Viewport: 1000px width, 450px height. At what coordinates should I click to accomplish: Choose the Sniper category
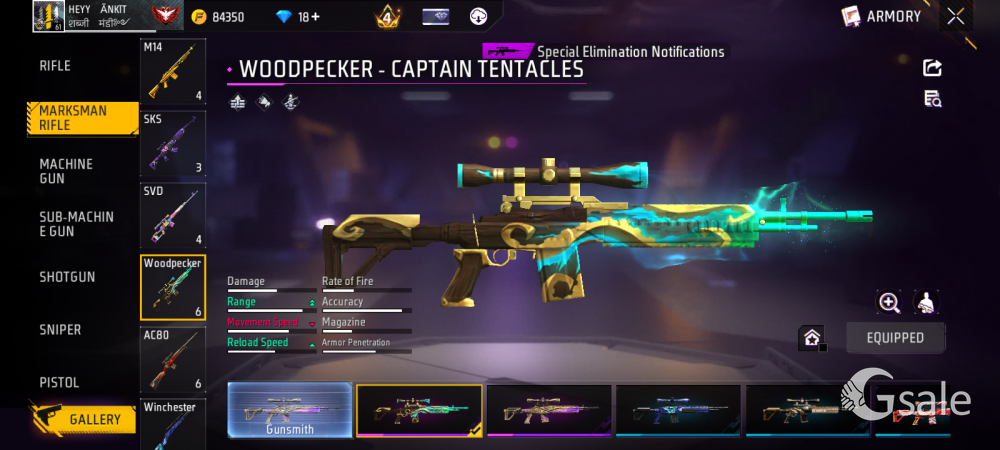coord(60,330)
